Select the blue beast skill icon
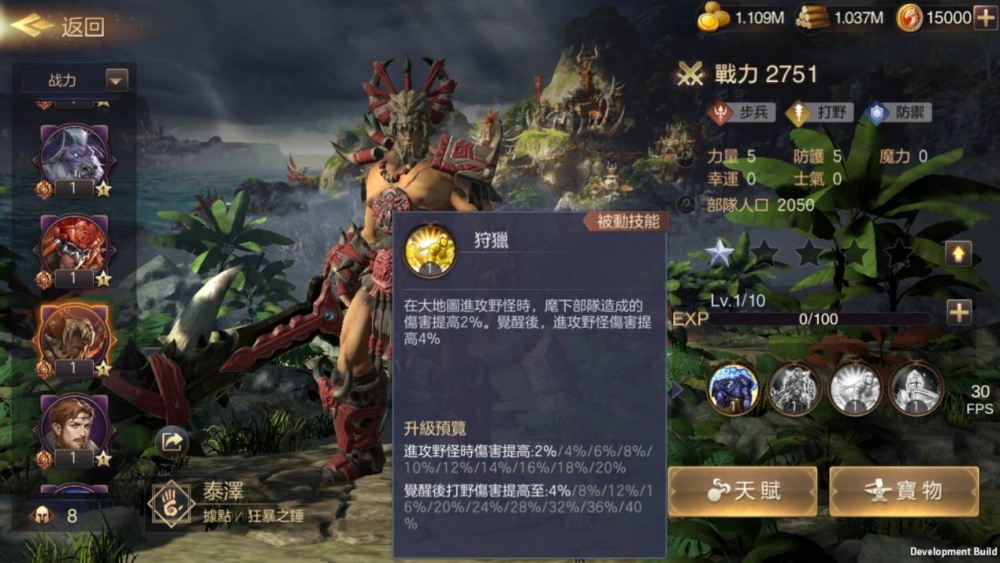This screenshot has height=563, width=1000. coord(733,389)
